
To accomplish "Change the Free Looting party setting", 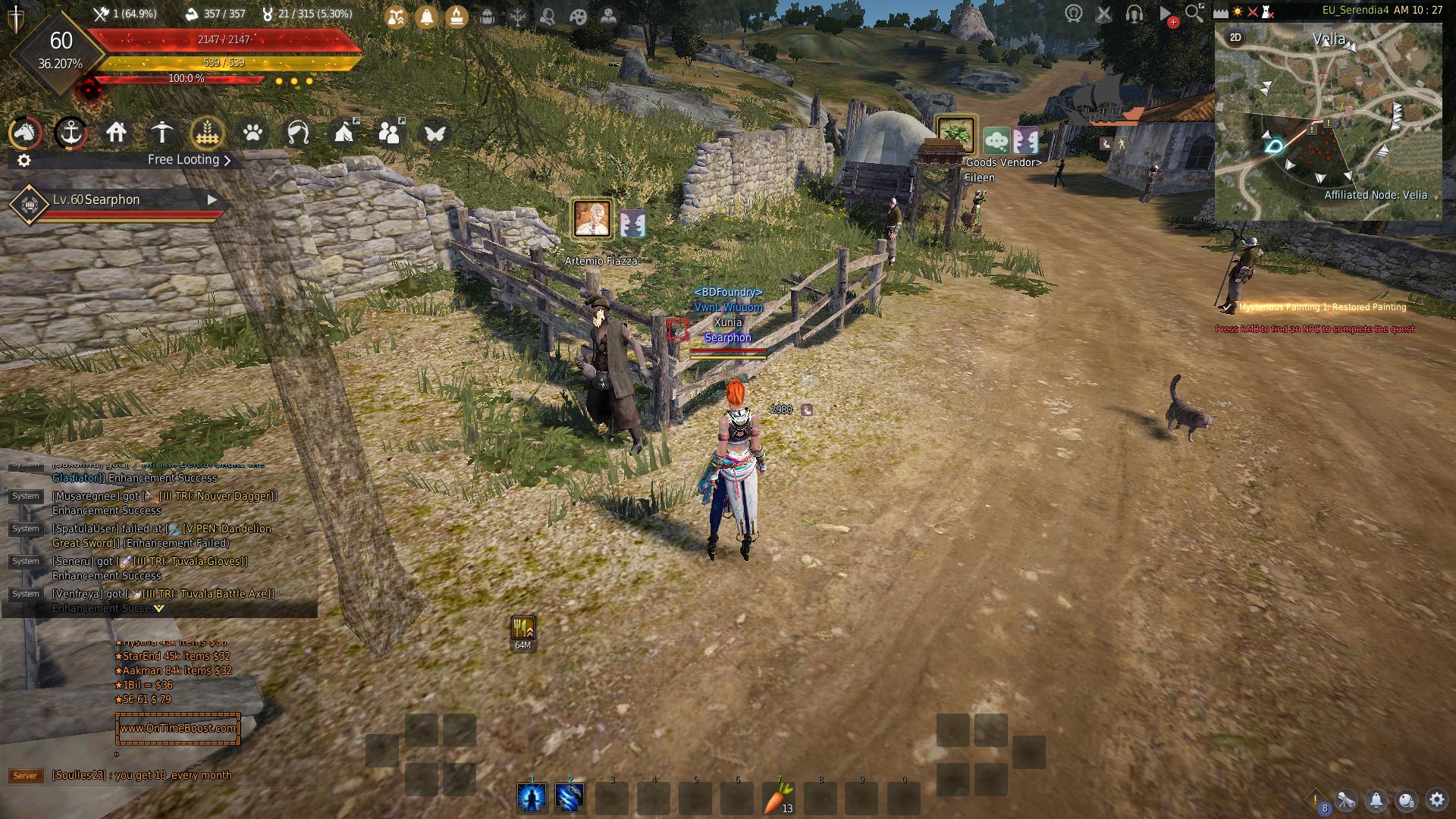I will (x=189, y=160).
